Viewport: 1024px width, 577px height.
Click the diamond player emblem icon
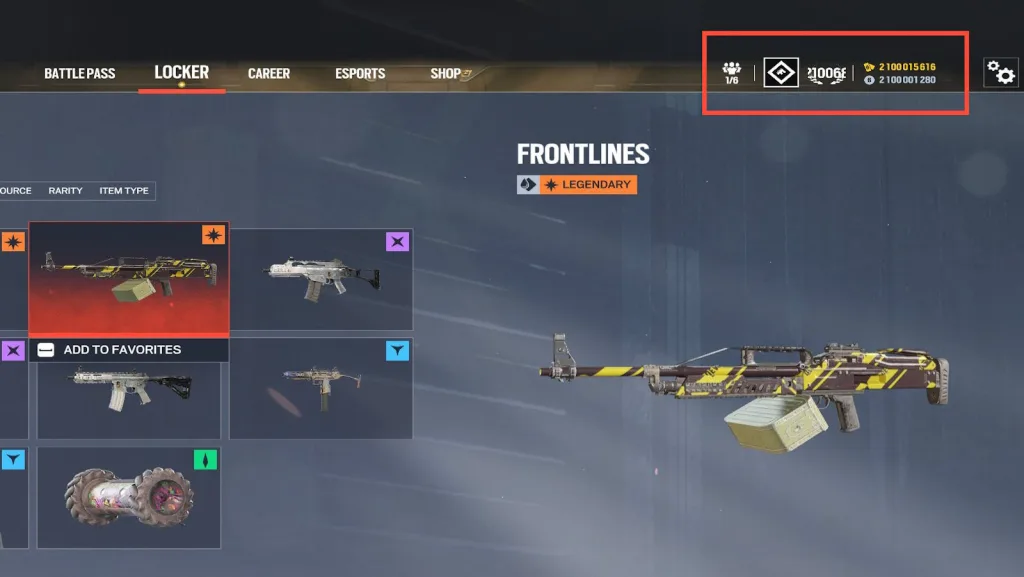[x=780, y=72]
